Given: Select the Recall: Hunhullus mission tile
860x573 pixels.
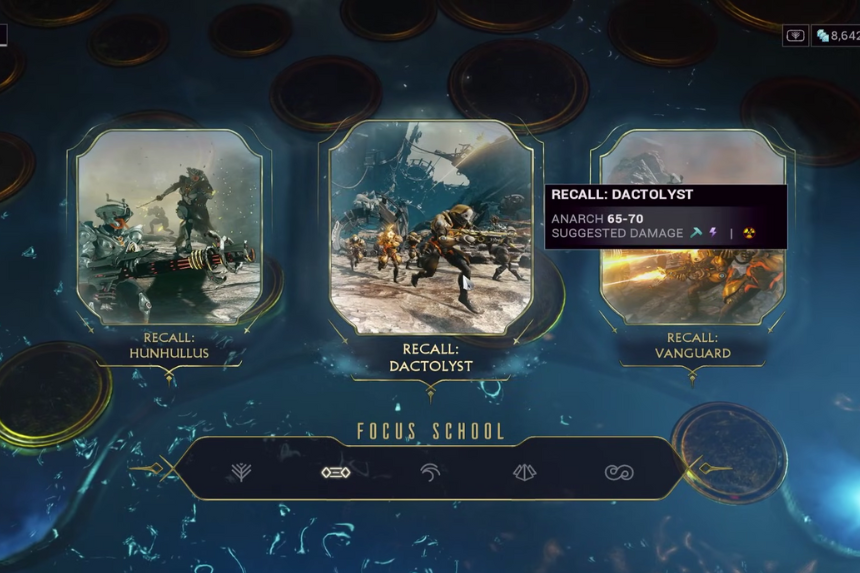Looking at the screenshot, I should point(168,228).
